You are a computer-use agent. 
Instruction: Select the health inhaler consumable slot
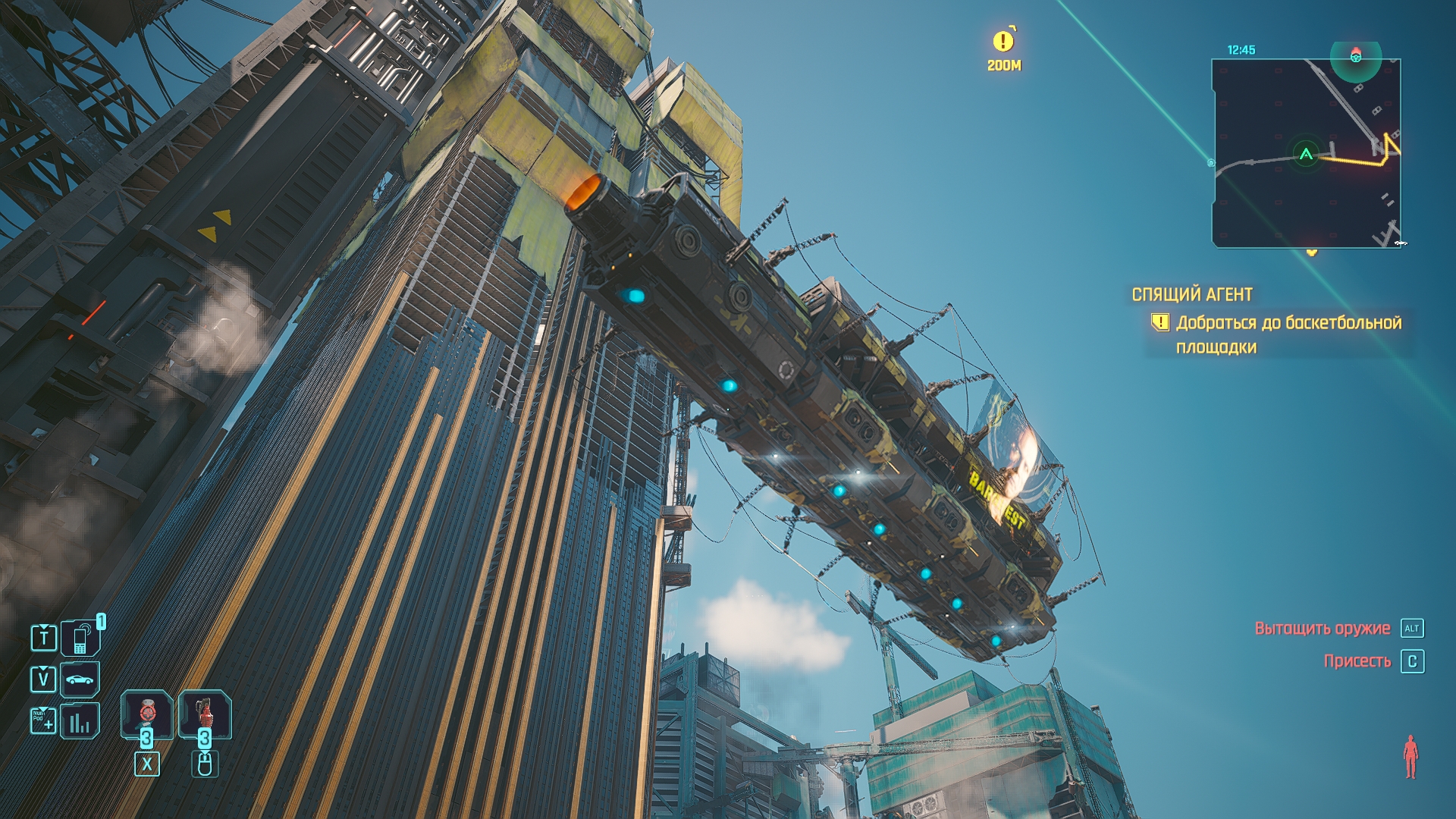pos(147,714)
